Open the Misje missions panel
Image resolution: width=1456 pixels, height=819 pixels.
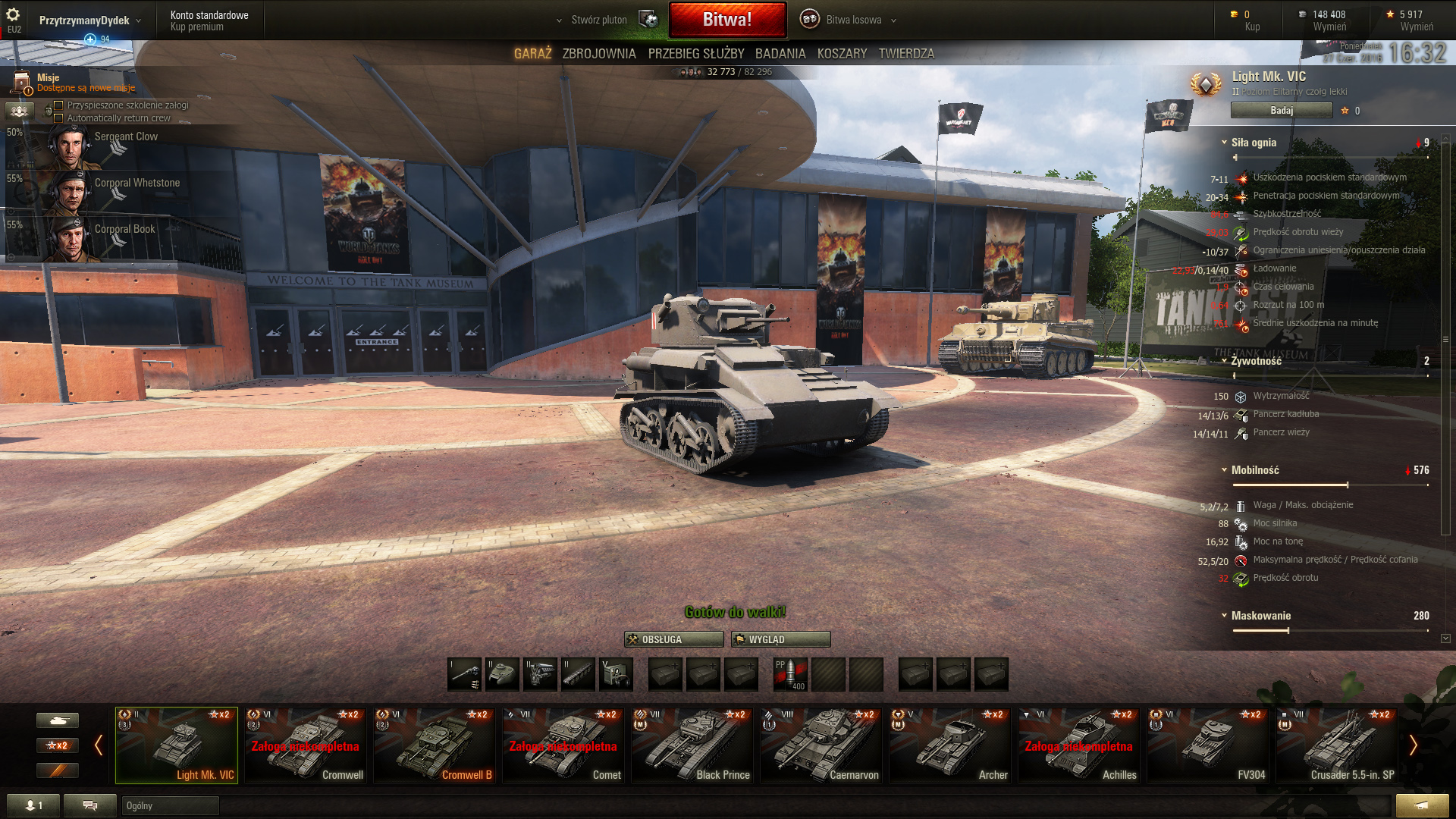click(x=47, y=82)
